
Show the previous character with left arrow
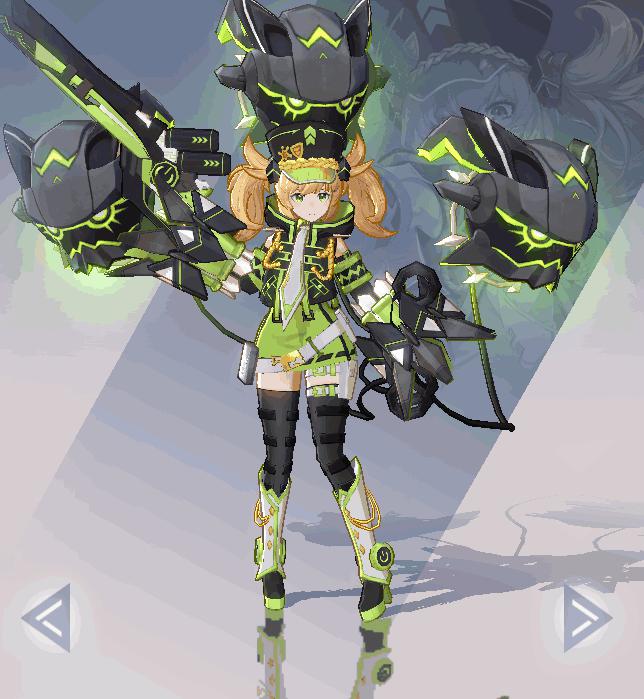tap(47, 618)
